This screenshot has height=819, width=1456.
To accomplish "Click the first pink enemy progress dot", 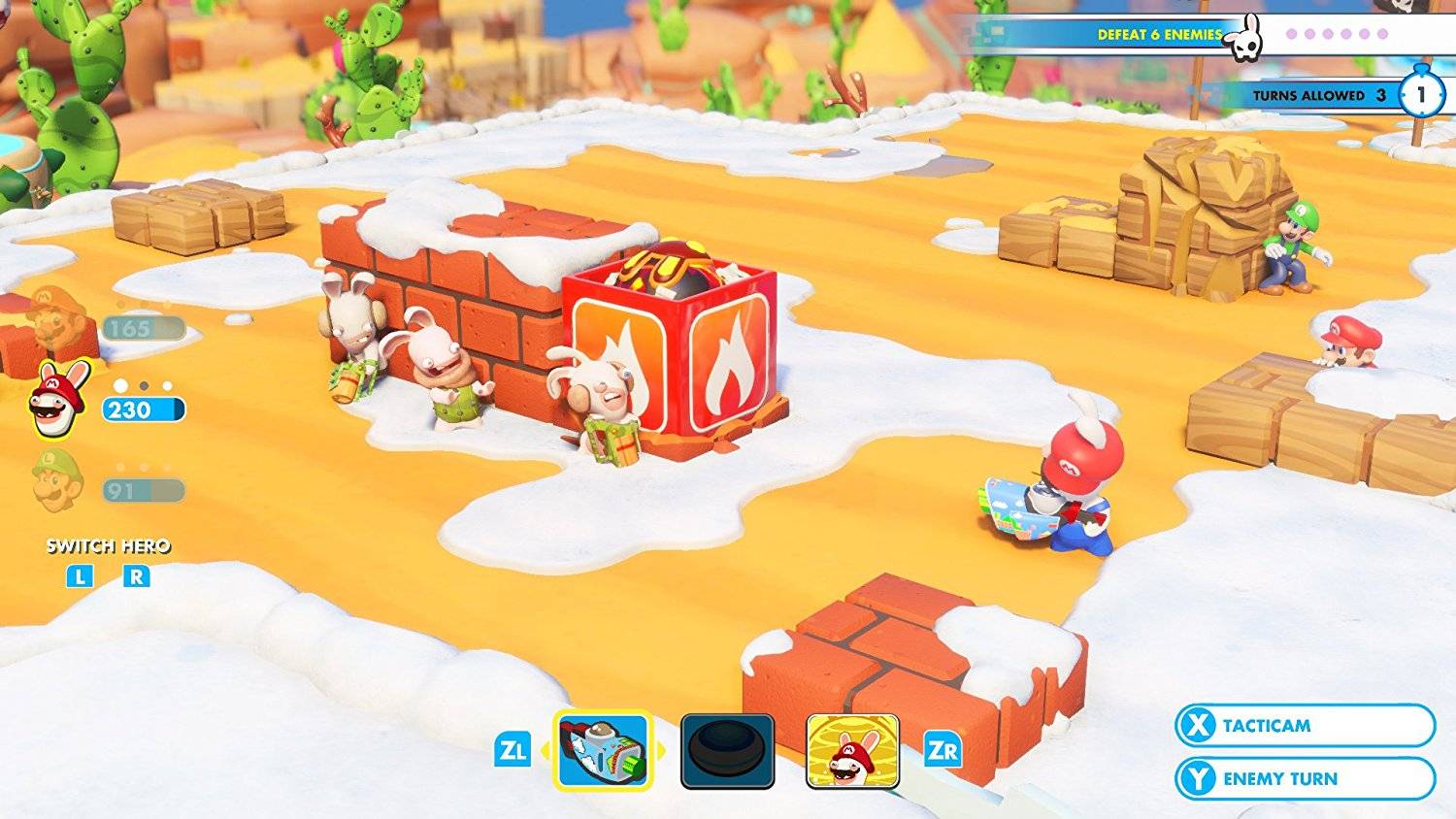I will pos(1291,35).
